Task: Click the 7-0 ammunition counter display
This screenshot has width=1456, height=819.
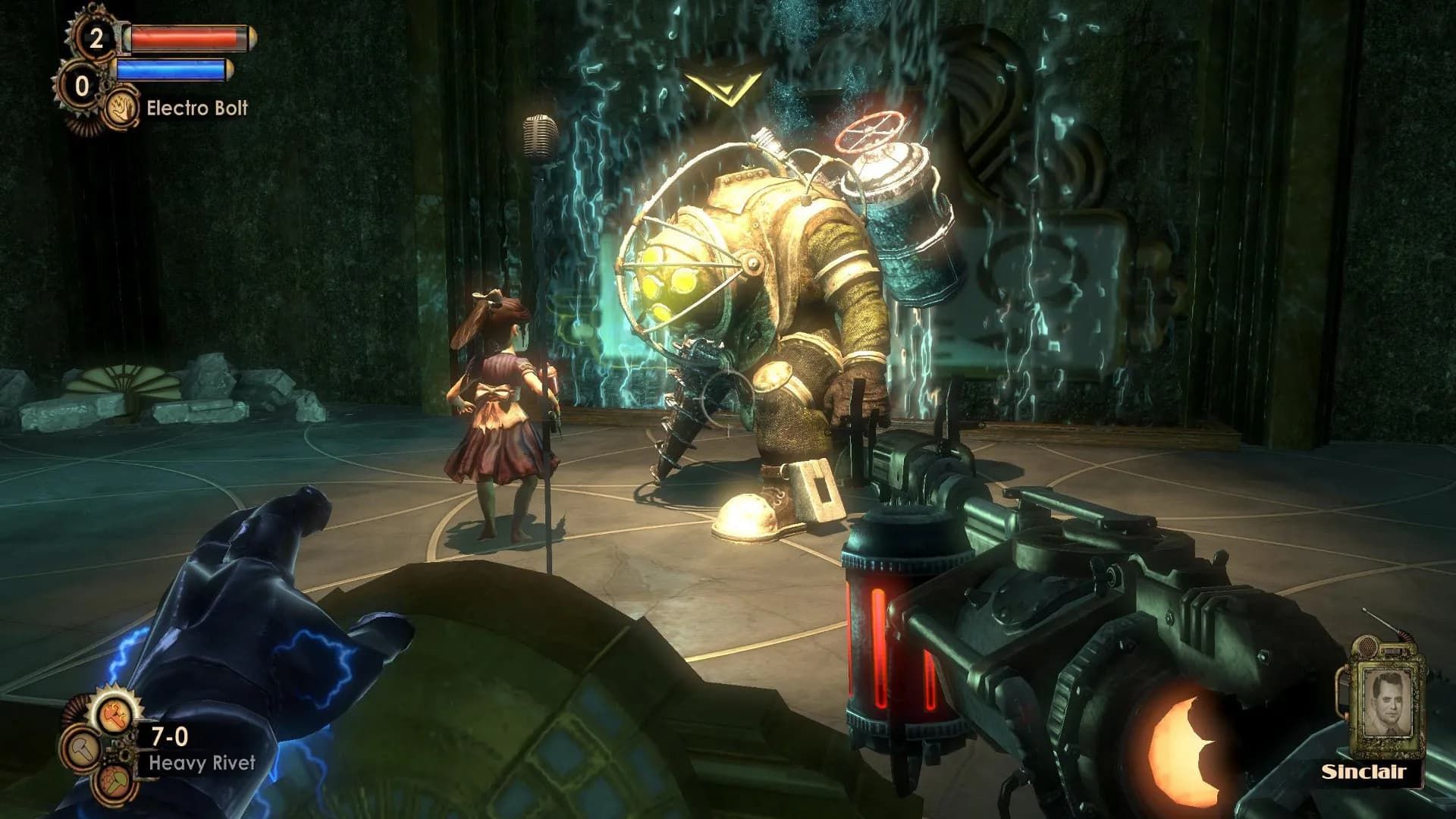Action: [169, 736]
